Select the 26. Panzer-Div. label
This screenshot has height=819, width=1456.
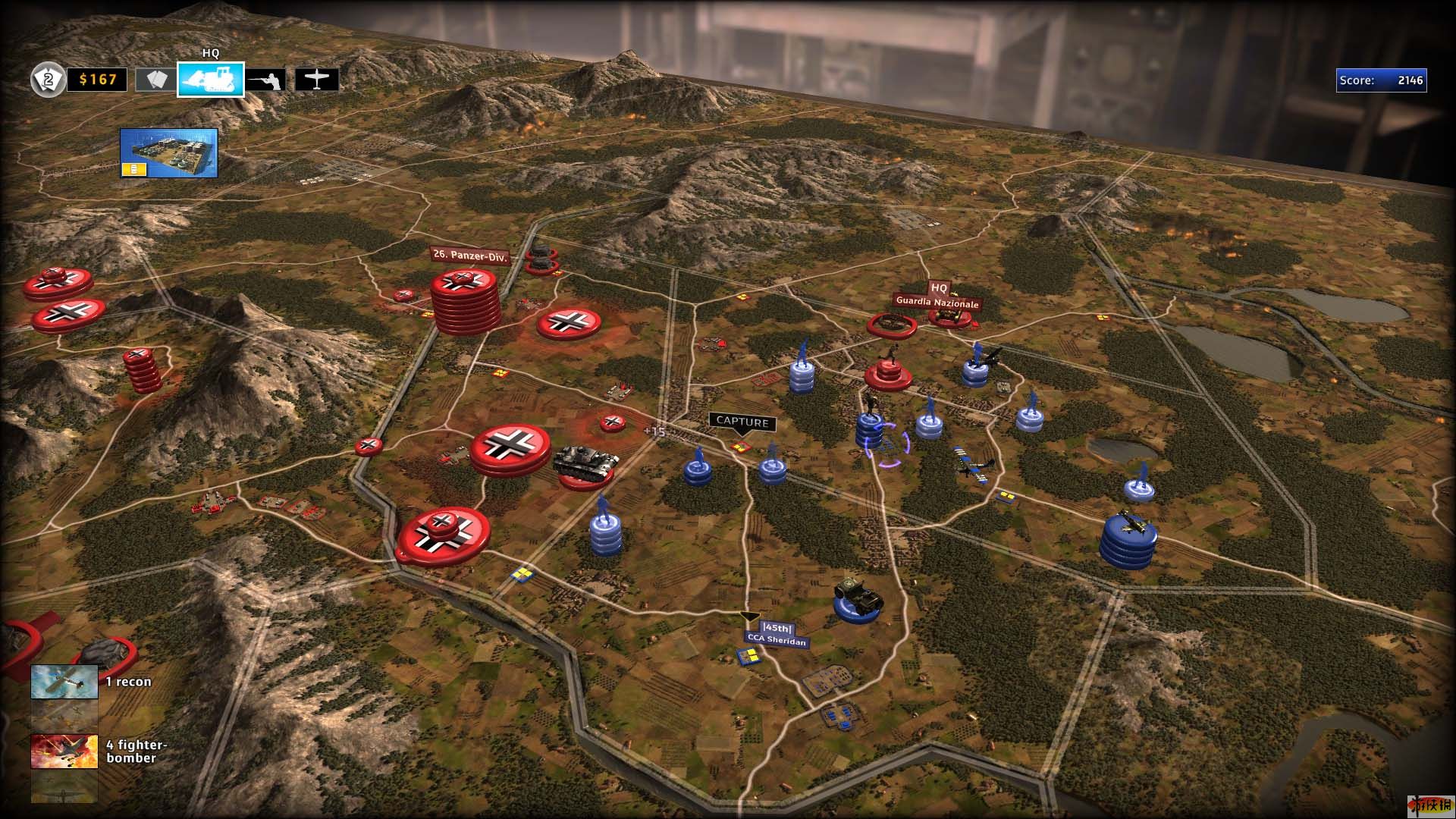(x=469, y=256)
